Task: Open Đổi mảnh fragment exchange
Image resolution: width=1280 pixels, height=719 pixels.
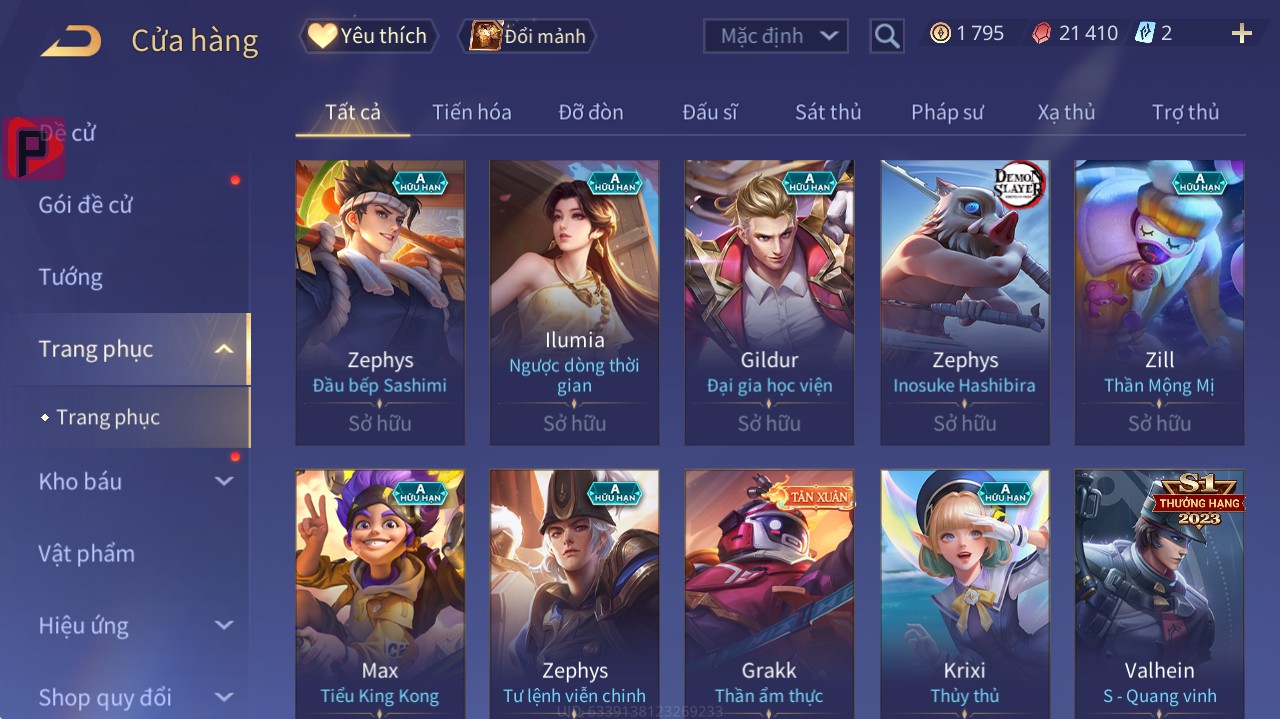Action: [528, 36]
